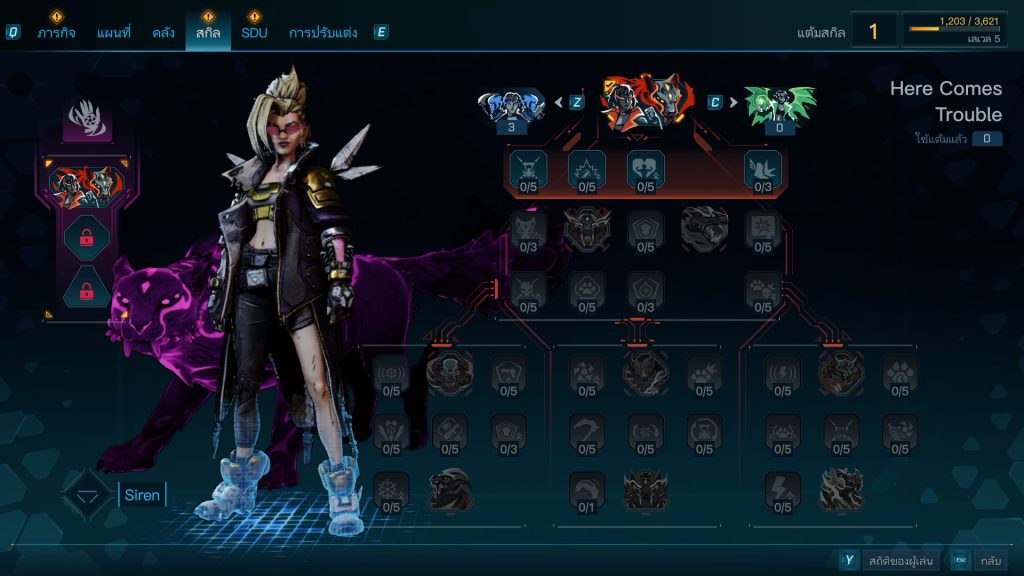The height and width of the screenshot is (576, 1024).
Task: Choose the snowflake skill node
Action: 391,490
